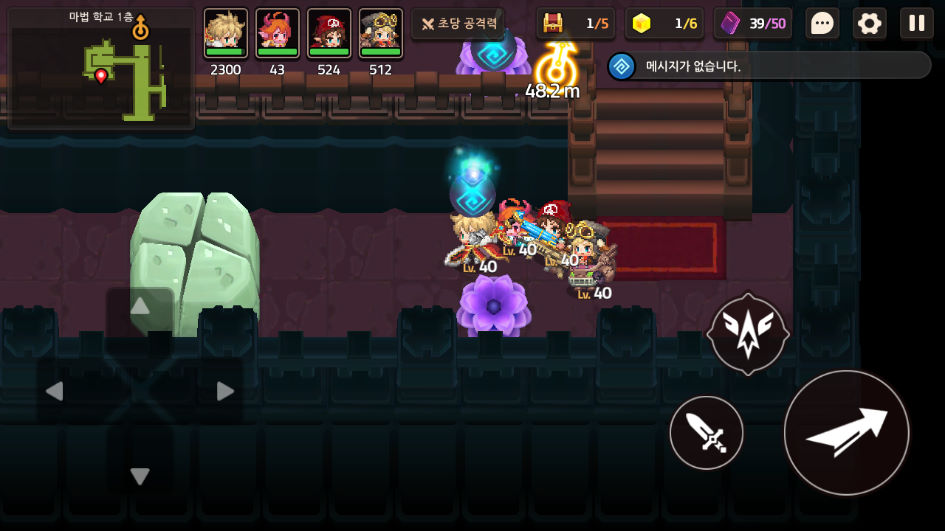The image size is (945, 531).
Task: Open the dungeon minimap
Action: 101,69
